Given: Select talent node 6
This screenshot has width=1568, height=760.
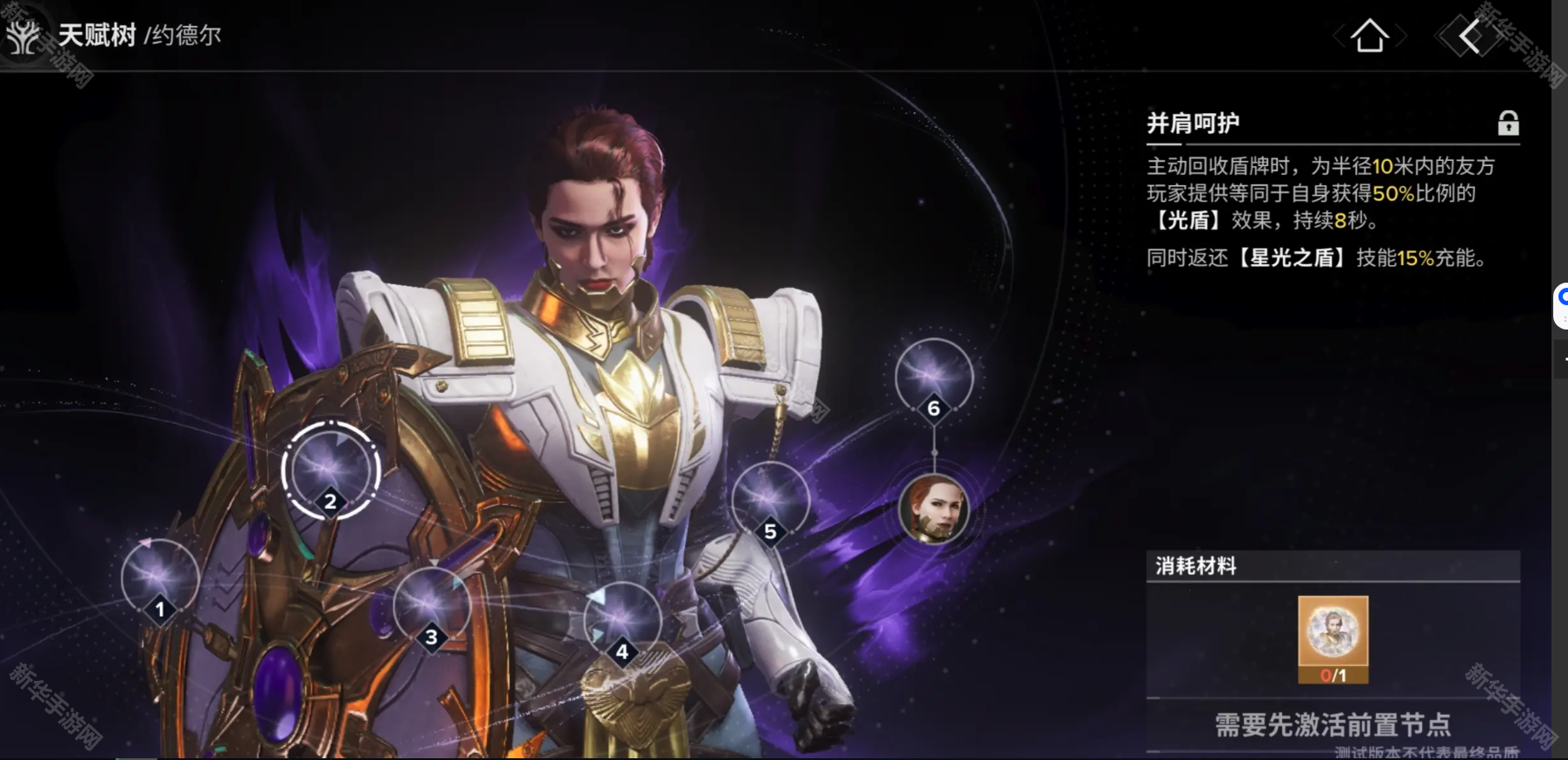Looking at the screenshot, I should pyautogui.click(x=933, y=377).
